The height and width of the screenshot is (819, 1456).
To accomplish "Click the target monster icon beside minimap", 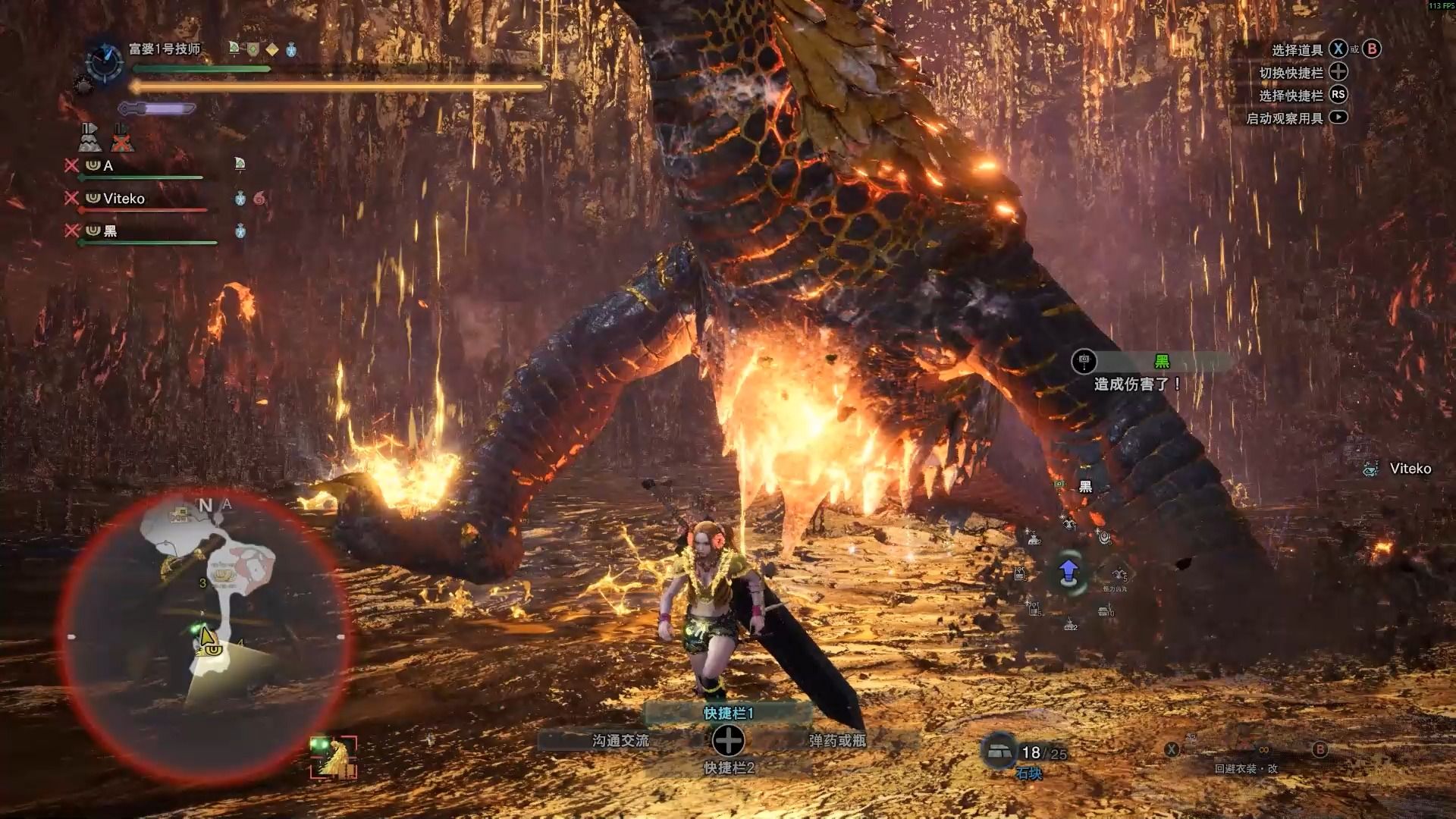I will [x=334, y=757].
